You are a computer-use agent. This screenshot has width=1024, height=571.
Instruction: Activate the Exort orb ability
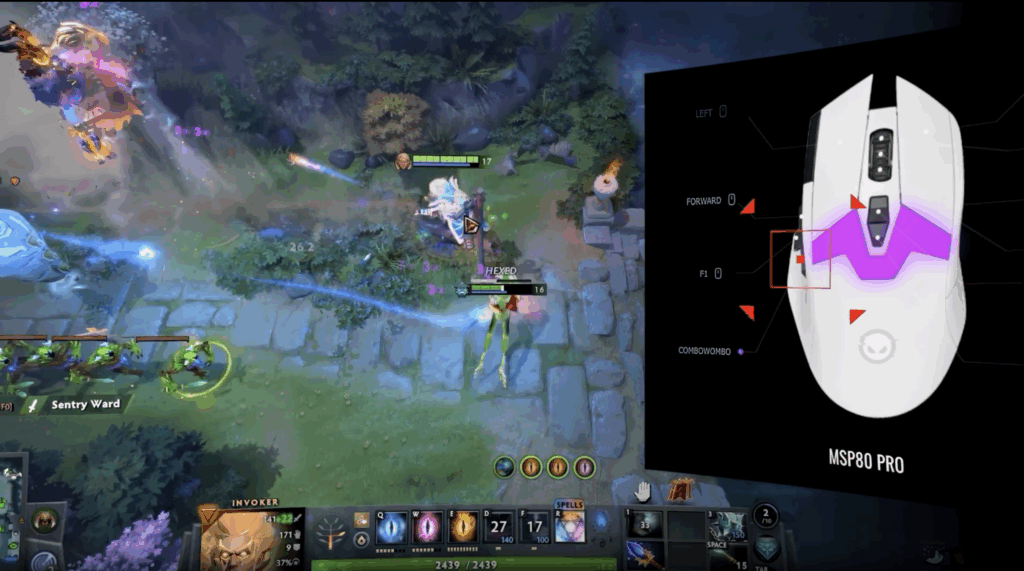point(464,525)
